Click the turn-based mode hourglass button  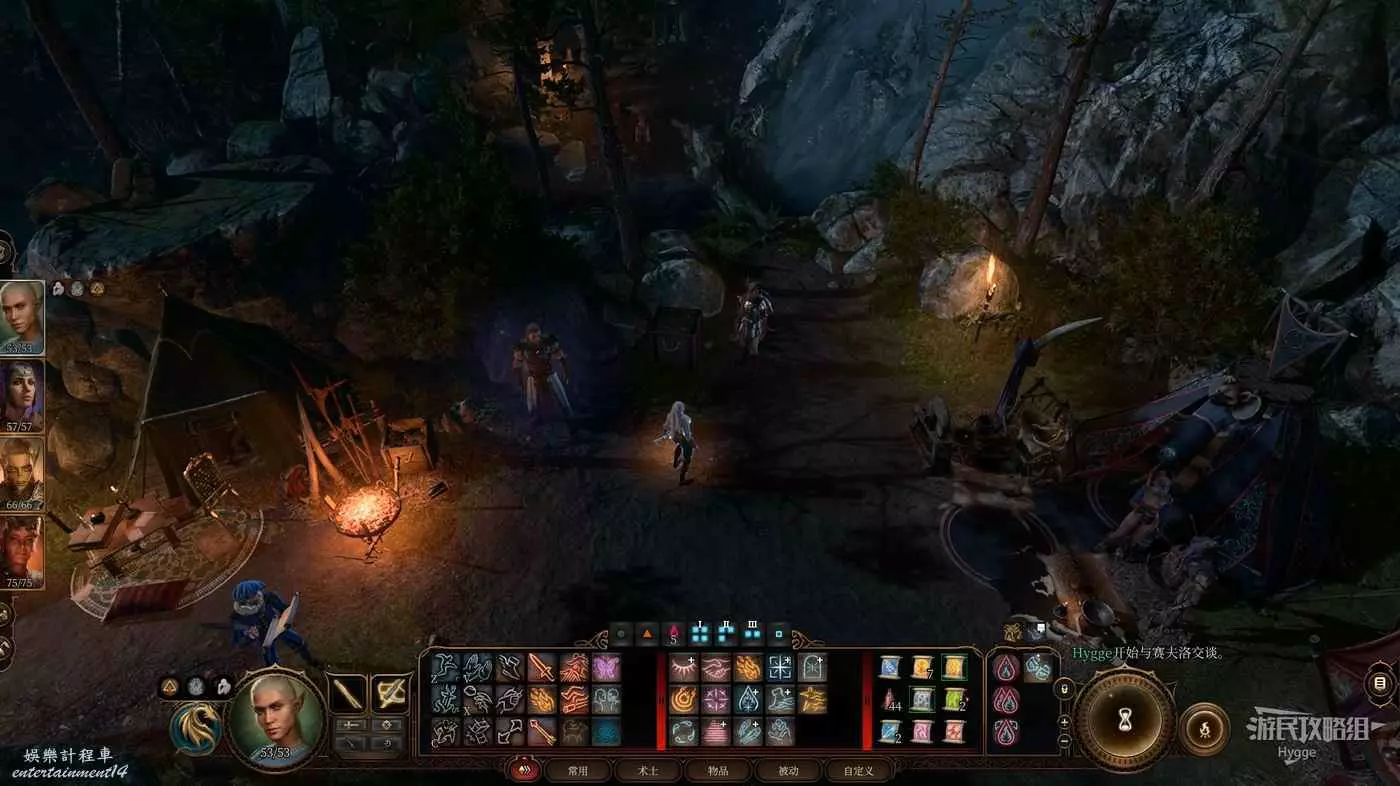point(1125,720)
